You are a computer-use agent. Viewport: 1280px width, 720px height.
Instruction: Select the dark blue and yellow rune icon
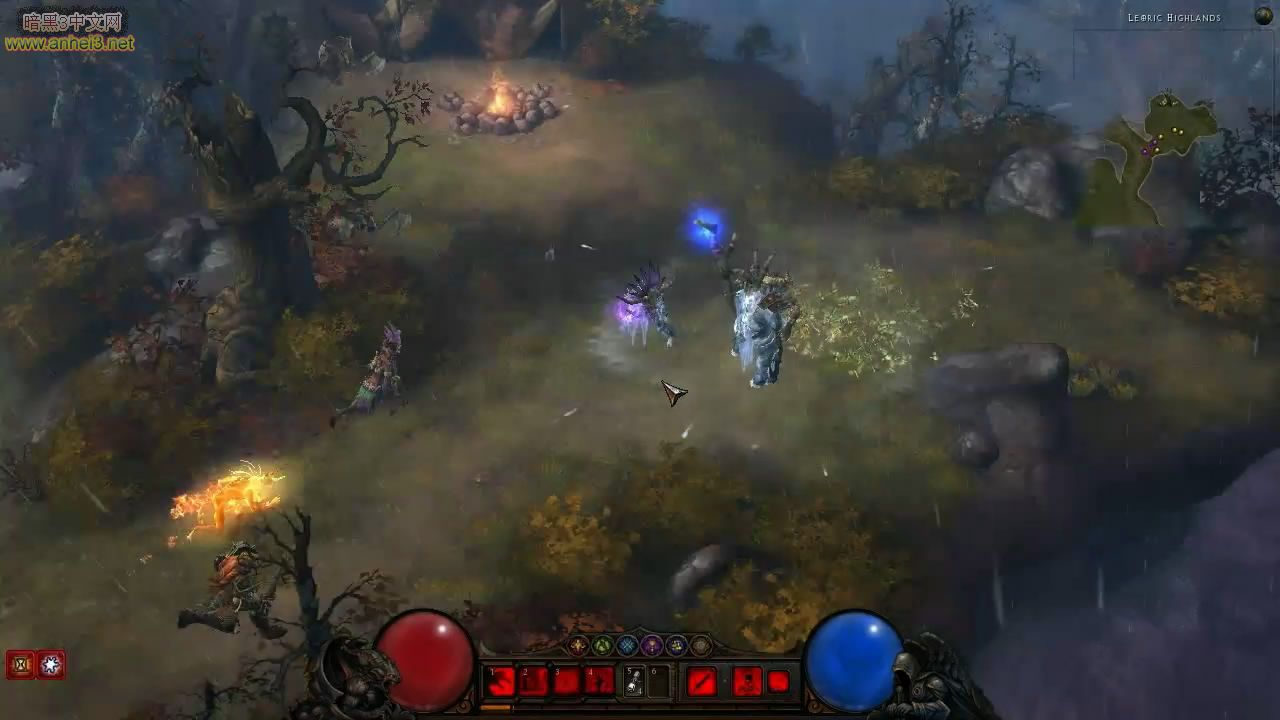pos(676,646)
